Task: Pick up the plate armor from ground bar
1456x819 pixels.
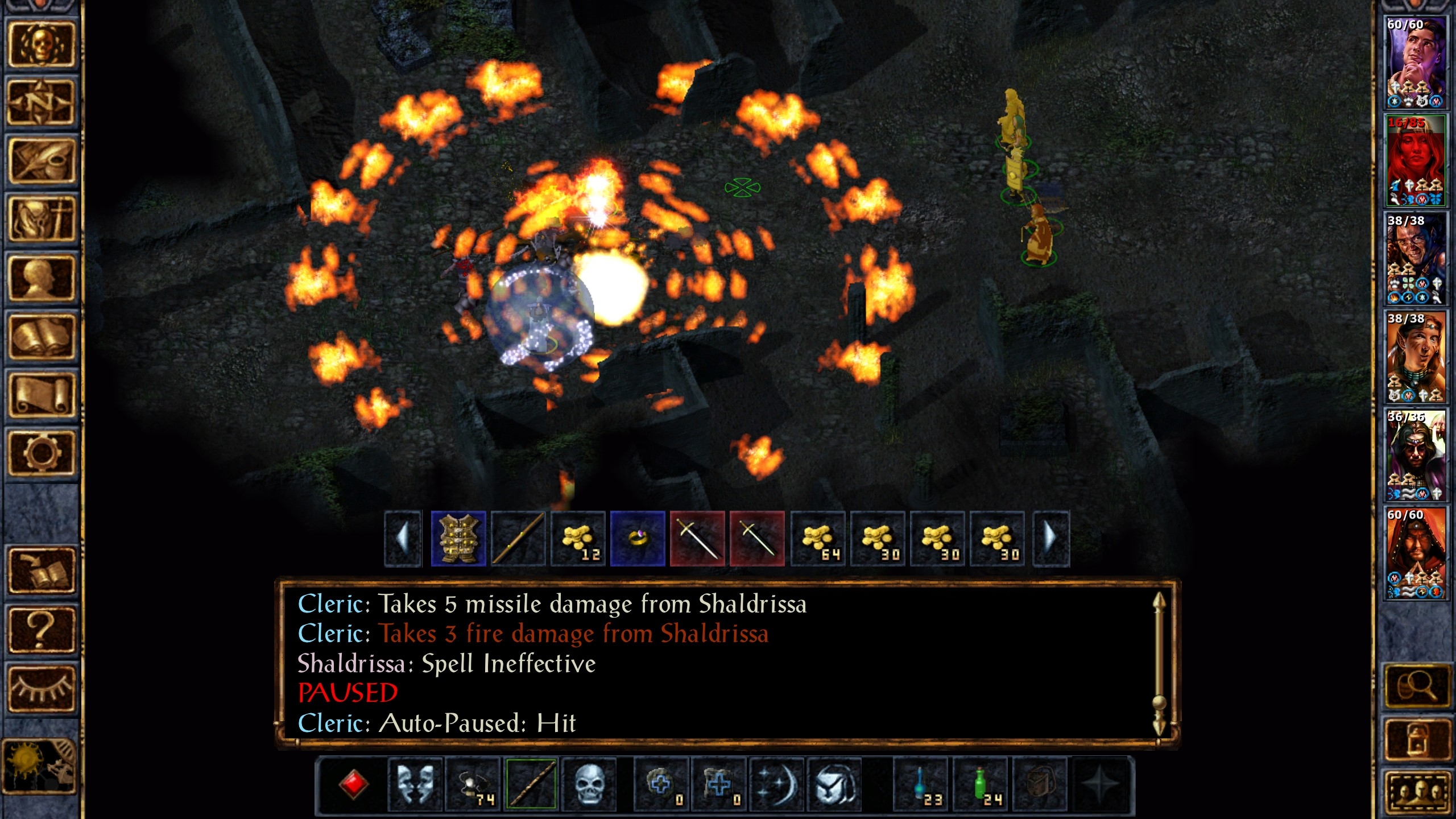Action: [x=458, y=539]
